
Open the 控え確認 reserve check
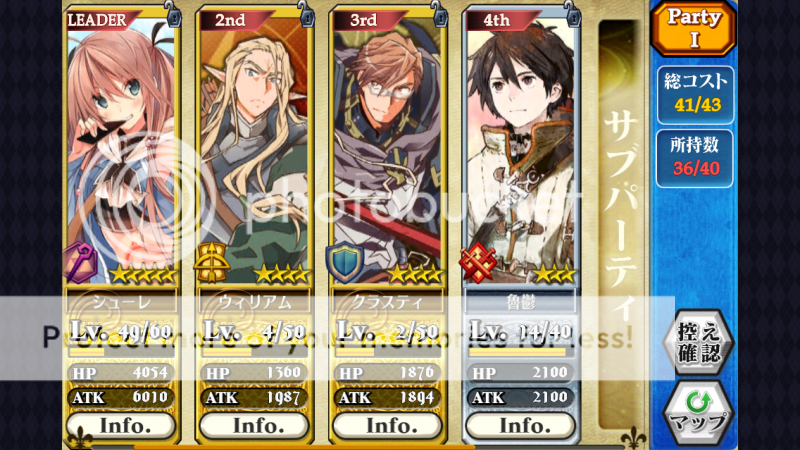698,342
